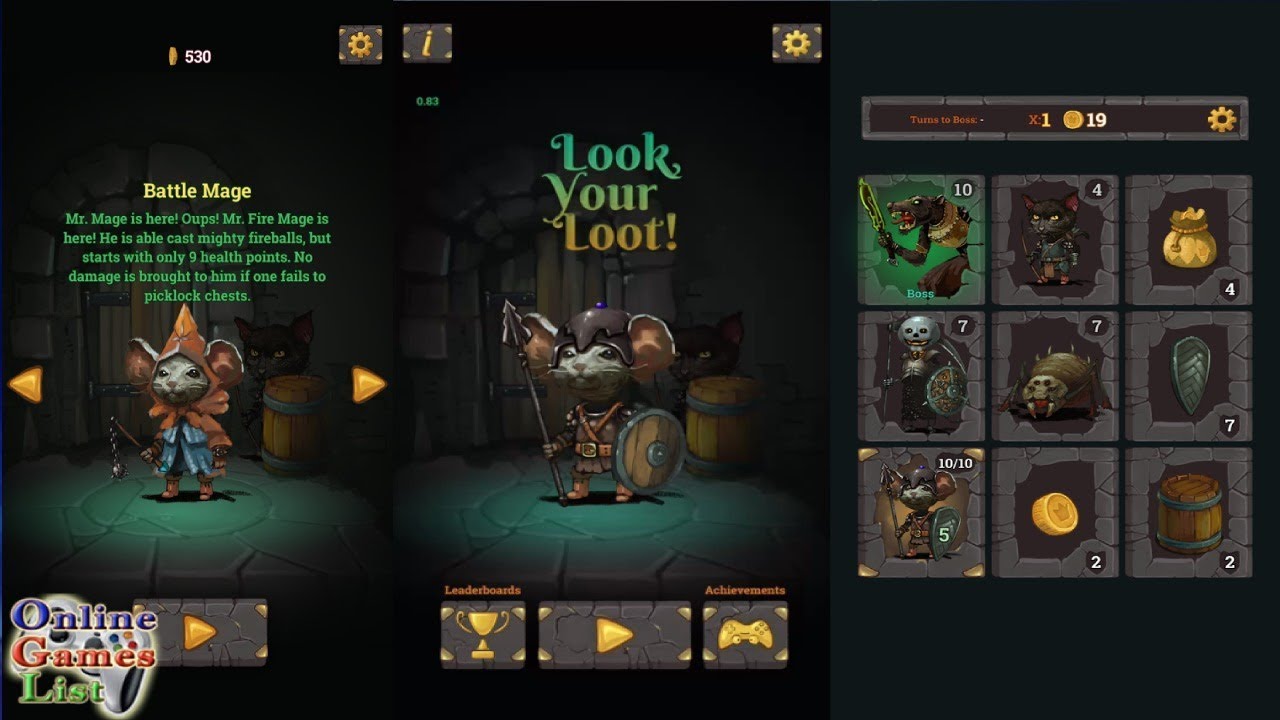Select the skeleton reaper card showing 7
The height and width of the screenshot is (720, 1280).
920,375
